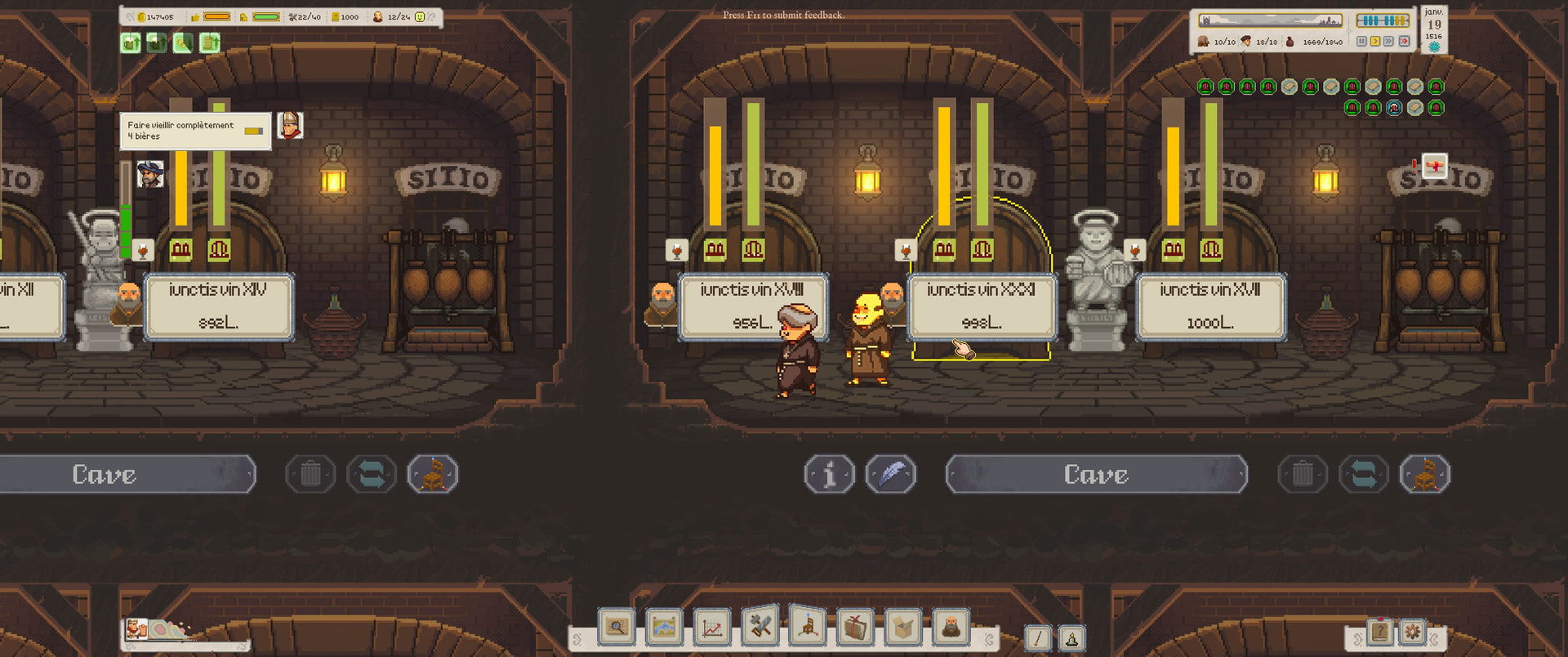Image resolution: width=1568 pixels, height=657 pixels.
Task: Open the open cardboard box menu
Action: (x=903, y=628)
